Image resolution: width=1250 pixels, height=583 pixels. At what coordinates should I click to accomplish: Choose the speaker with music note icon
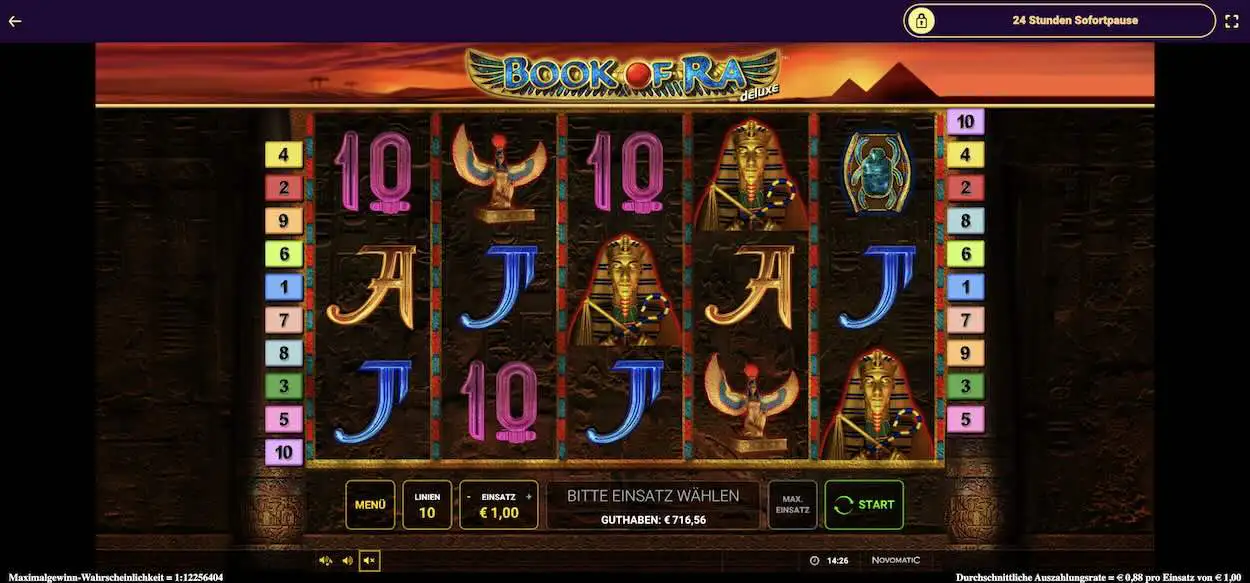(x=326, y=561)
